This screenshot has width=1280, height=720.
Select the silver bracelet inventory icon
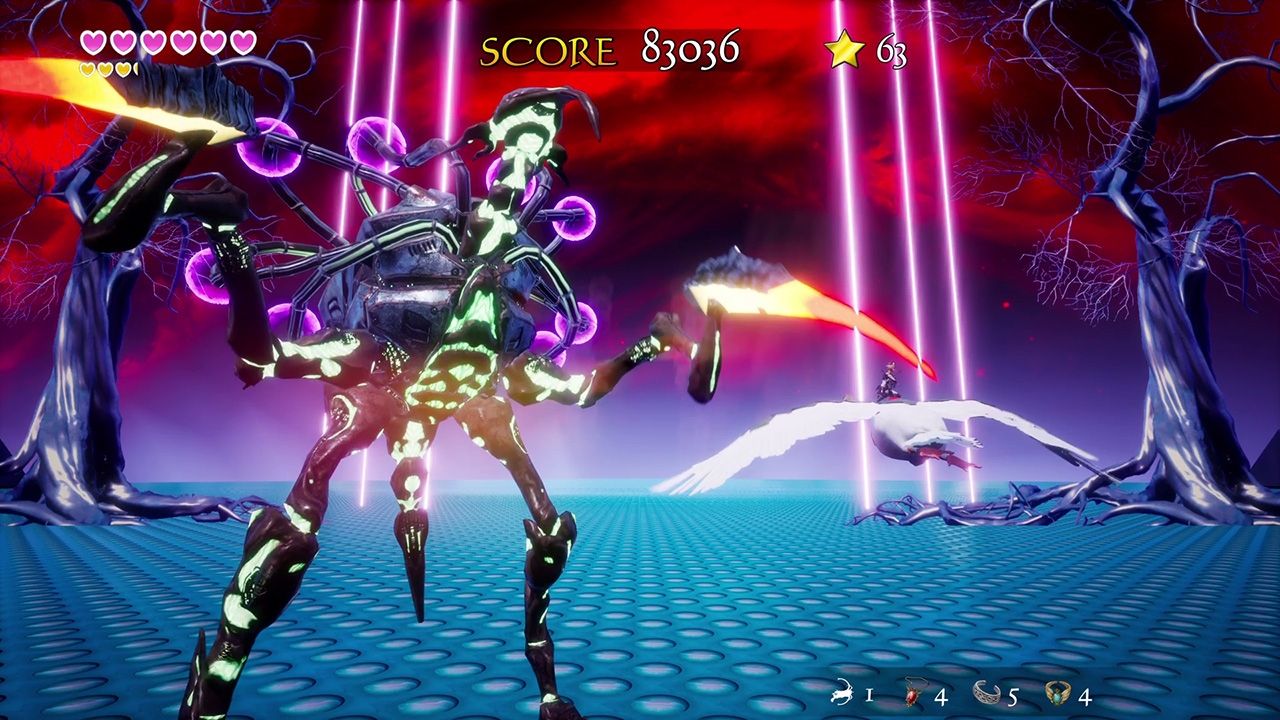tap(988, 693)
